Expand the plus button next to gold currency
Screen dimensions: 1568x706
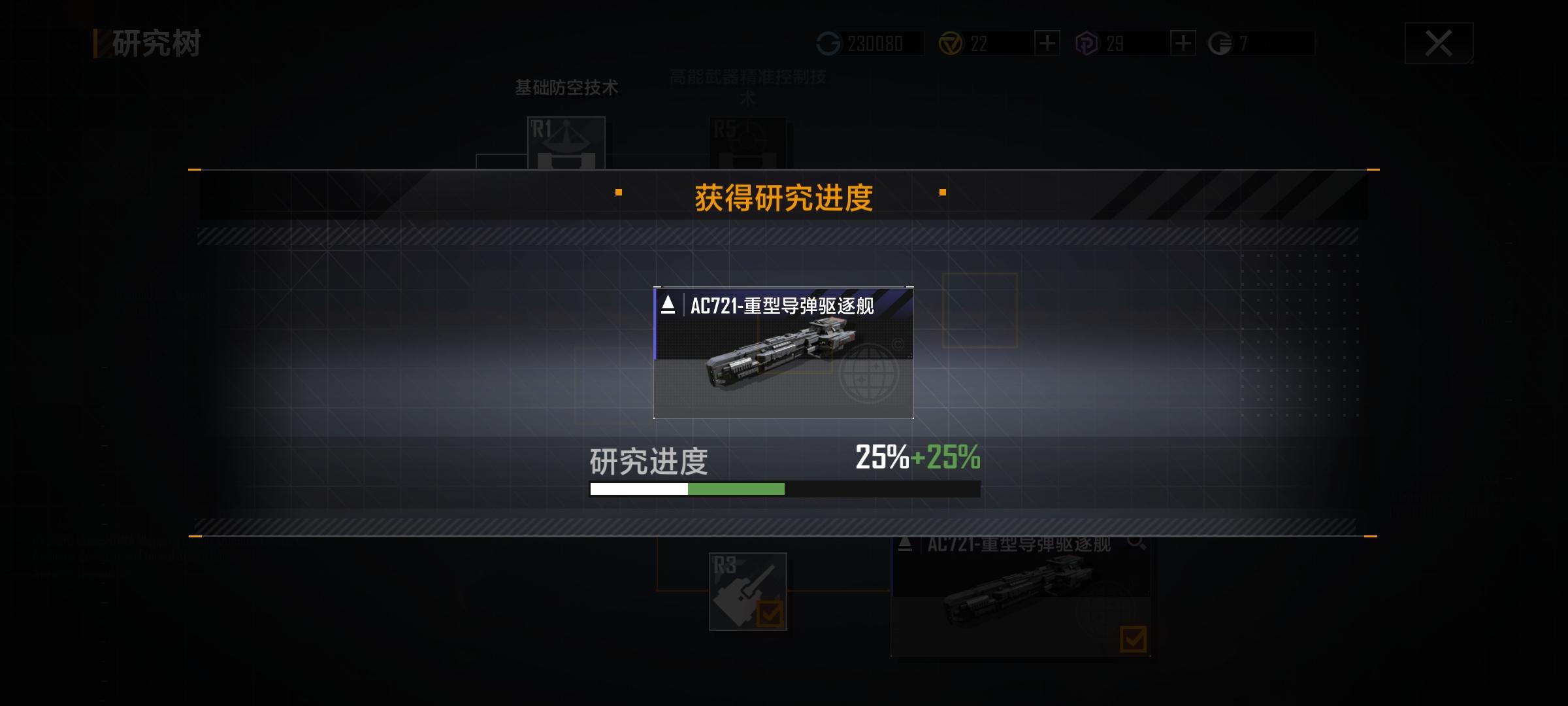tap(1047, 44)
